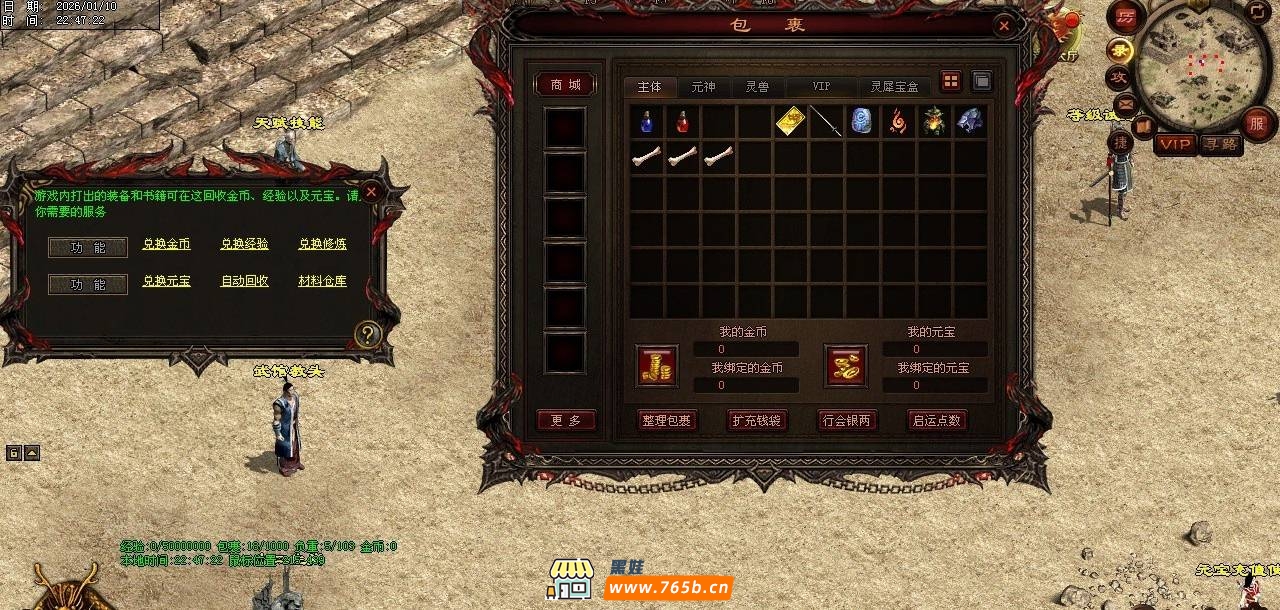
Task: Close the recycling NPC dialog
Action: [371, 191]
